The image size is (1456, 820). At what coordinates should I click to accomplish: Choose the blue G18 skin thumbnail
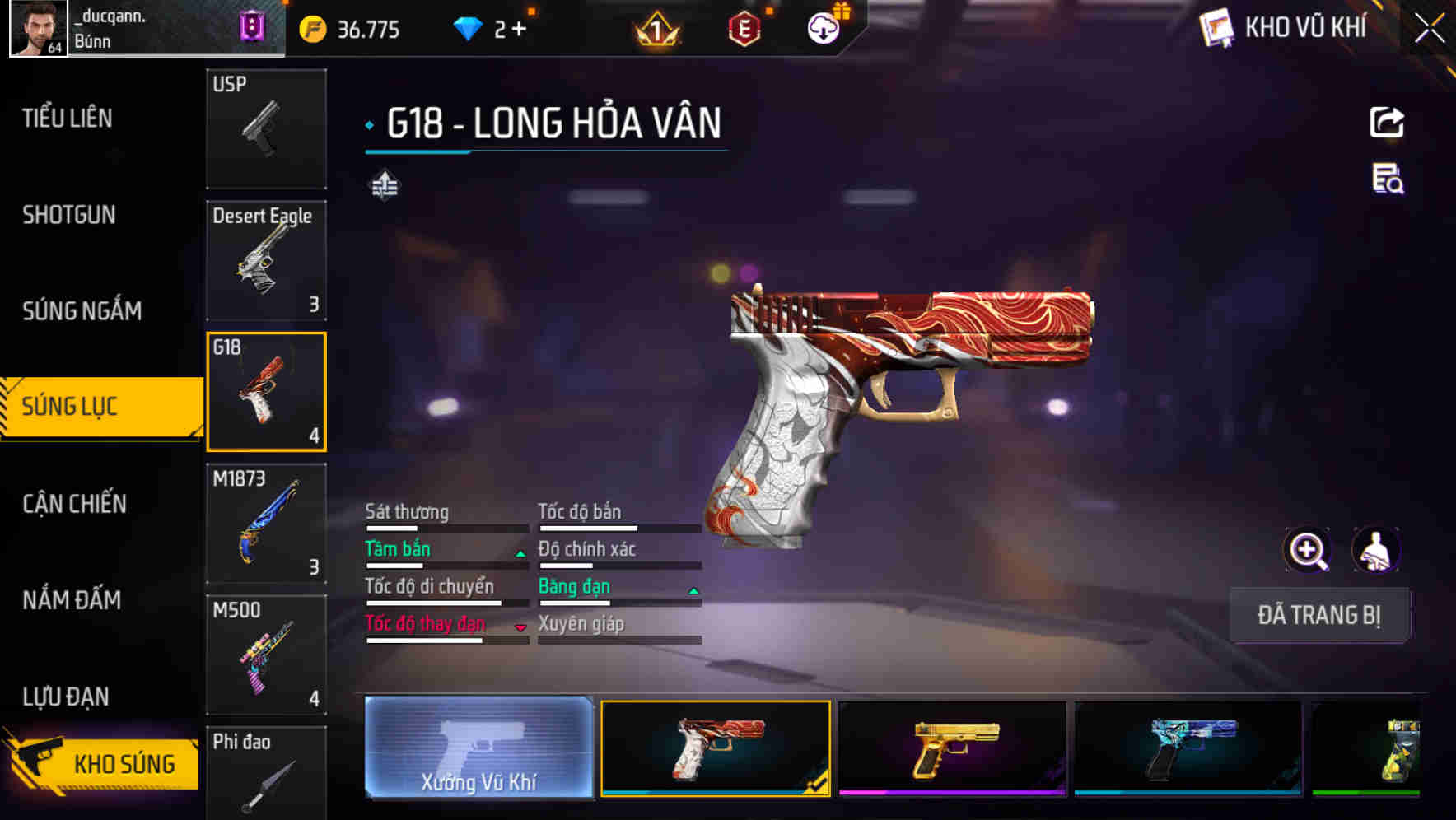point(1188,748)
